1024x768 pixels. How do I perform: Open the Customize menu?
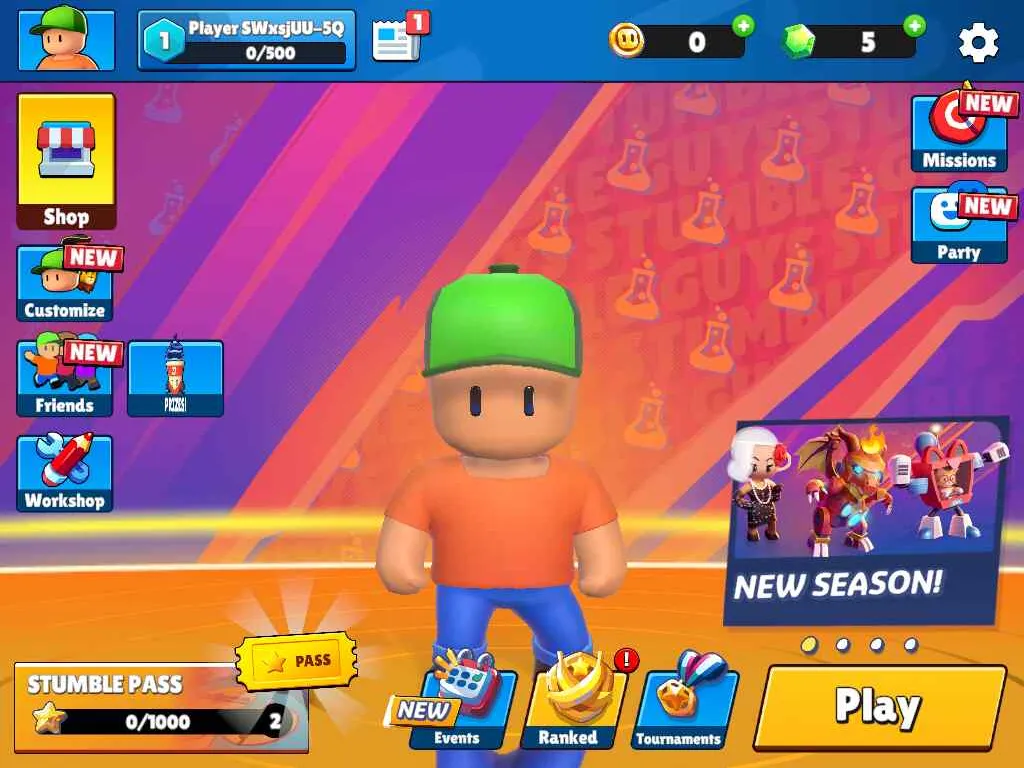click(65, 283)
